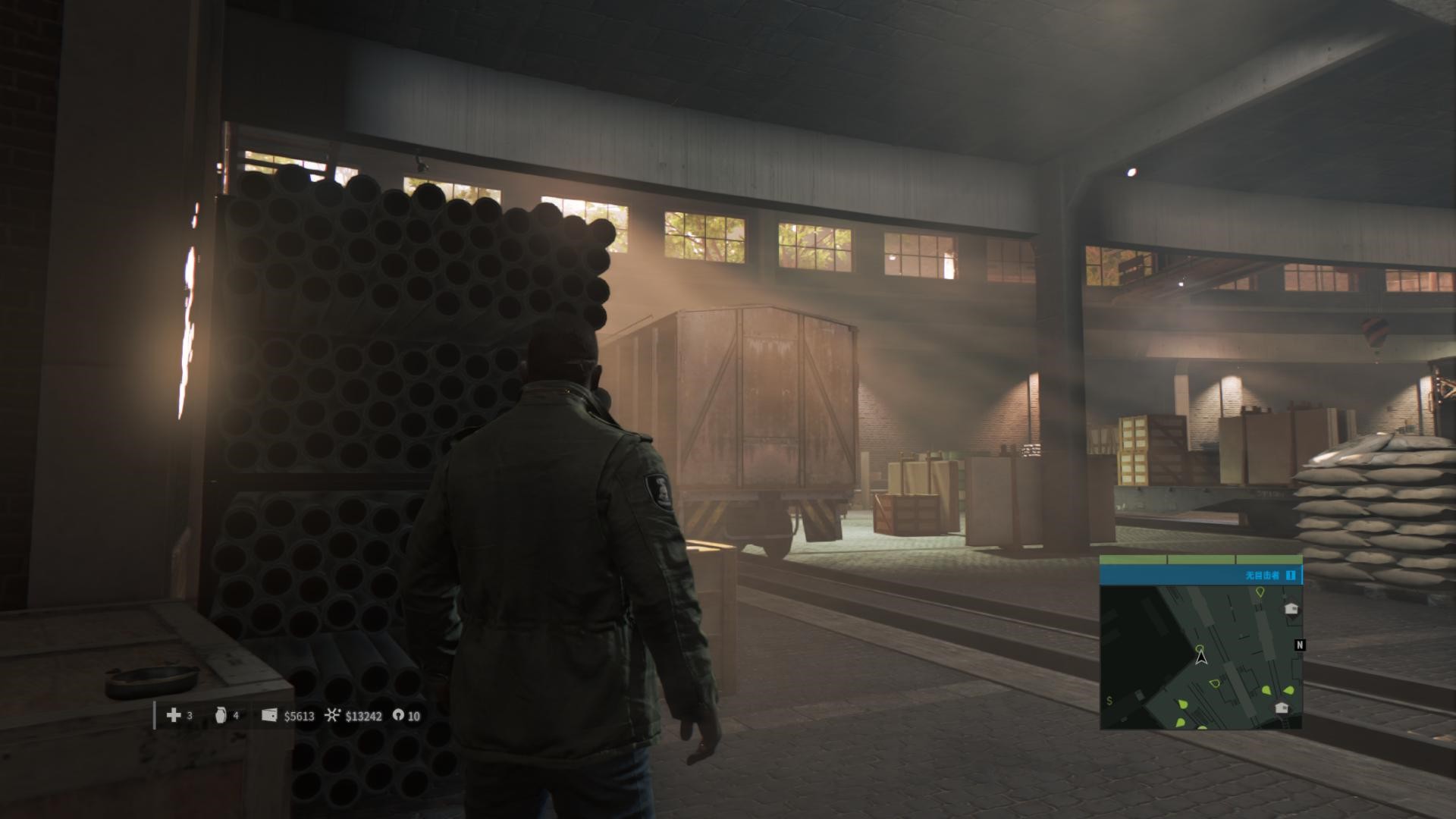Select the hollow green marker at minimap top
The image size is (1456, 819).
pos(1260,592)
